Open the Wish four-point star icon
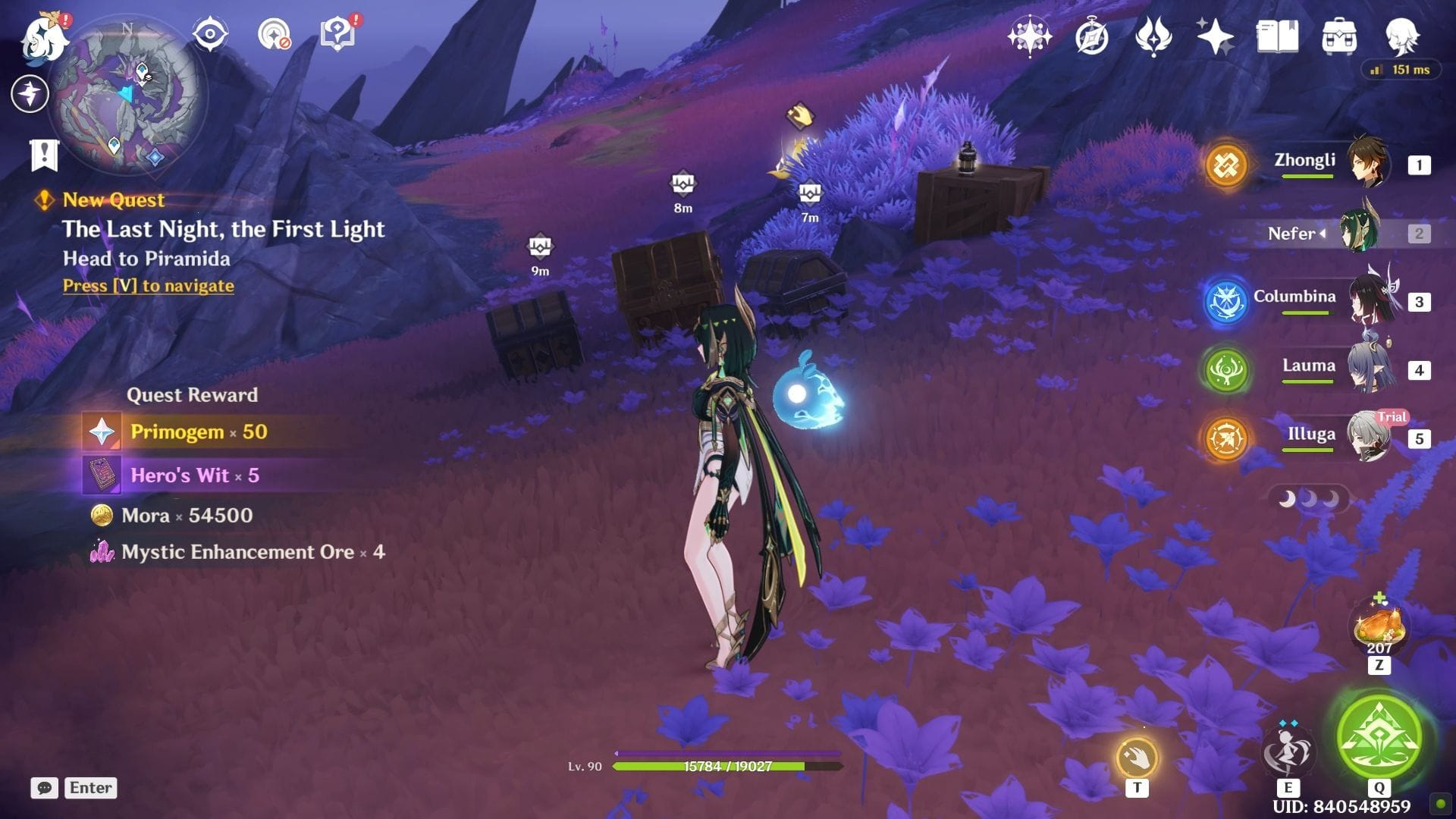1456x819 pixels. [x=1214, y=36]
